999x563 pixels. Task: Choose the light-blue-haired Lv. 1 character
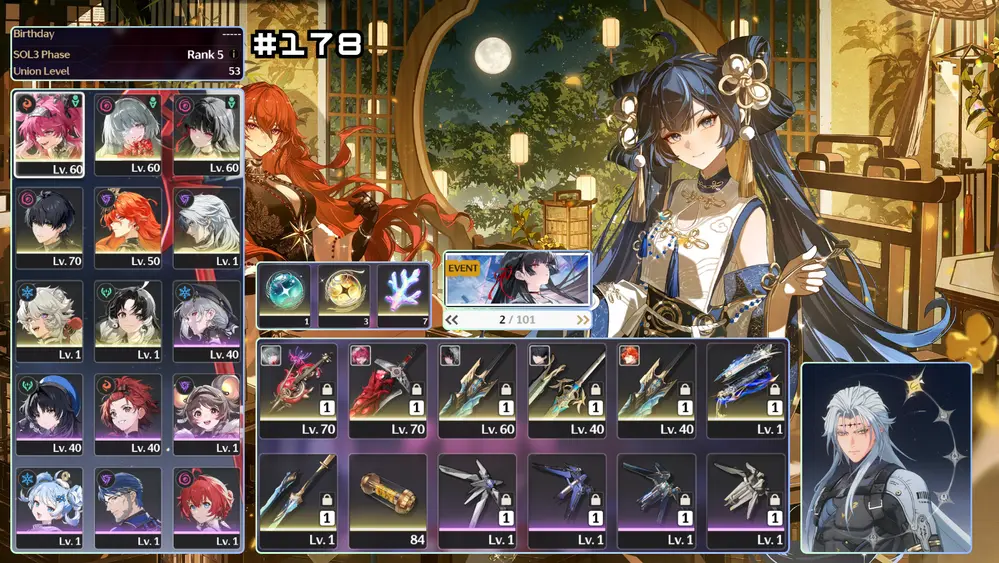[x=49, y=508]
